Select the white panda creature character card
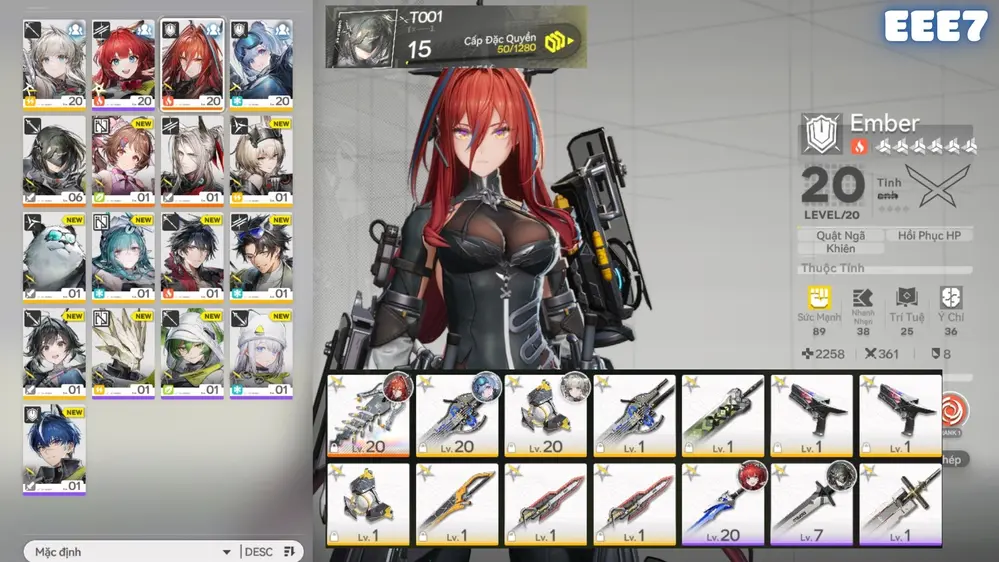Viewport: 999px width, 562px height. [x=54, y=257]
